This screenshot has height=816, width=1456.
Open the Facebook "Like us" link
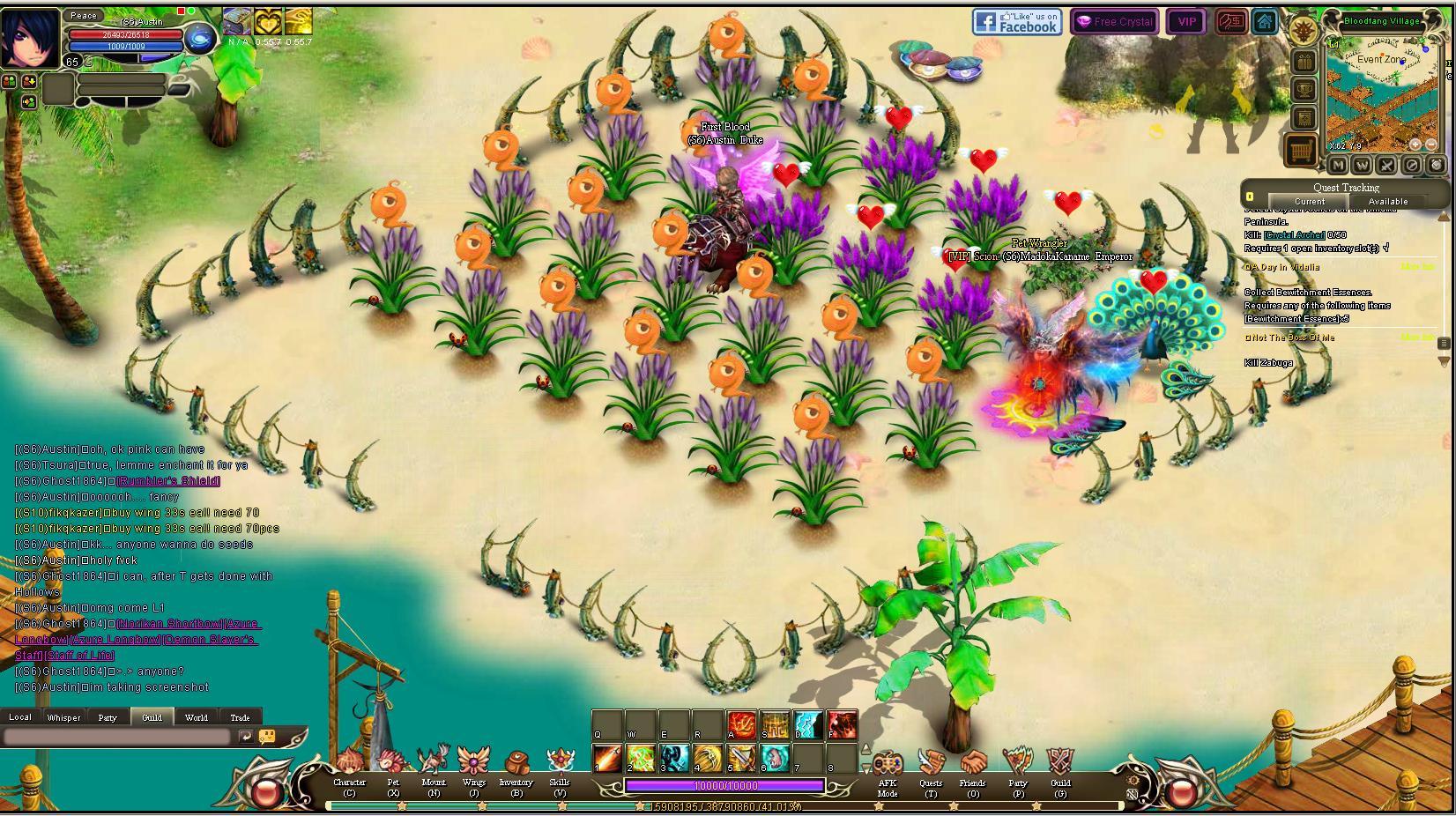click(1016, 22)
